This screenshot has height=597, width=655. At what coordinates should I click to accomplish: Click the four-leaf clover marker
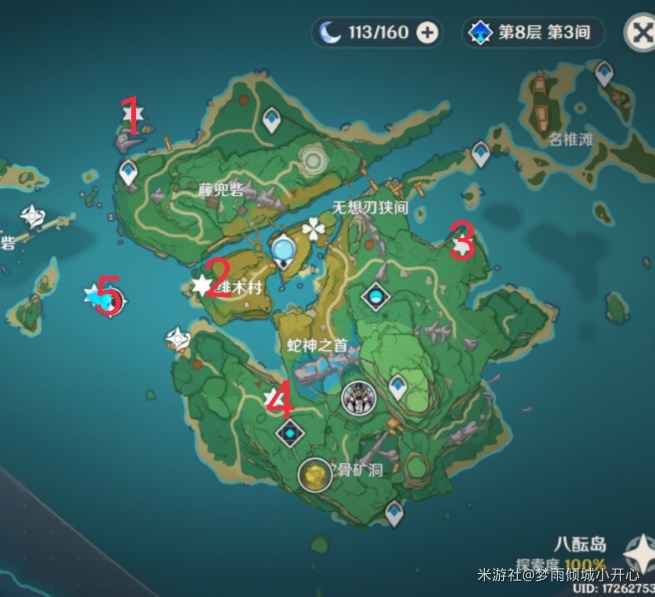316,229
